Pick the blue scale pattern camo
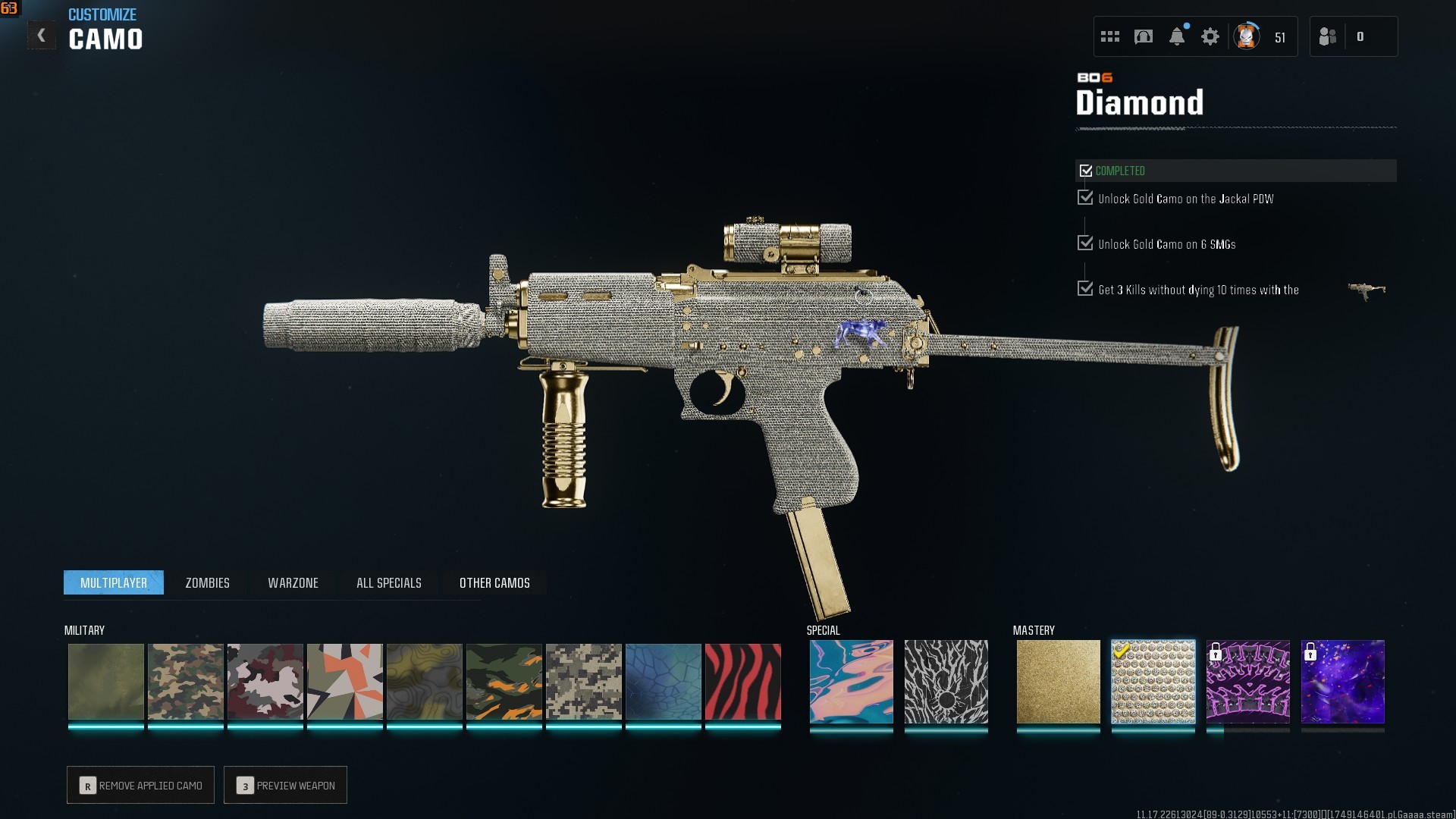This screenshot has width=1456, height=819. (663, 681)
